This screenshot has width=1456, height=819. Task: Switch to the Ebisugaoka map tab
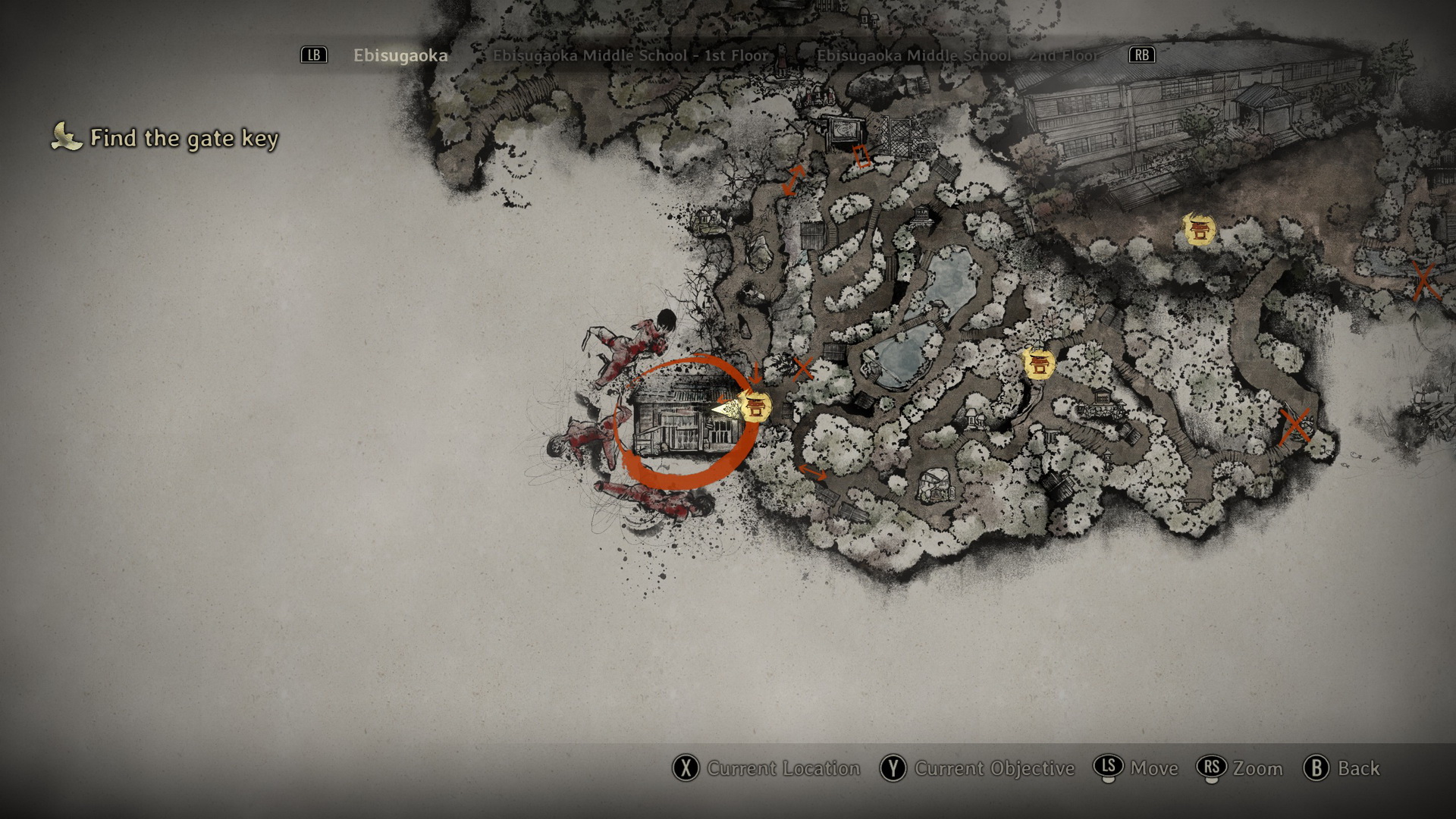[400, 55]
